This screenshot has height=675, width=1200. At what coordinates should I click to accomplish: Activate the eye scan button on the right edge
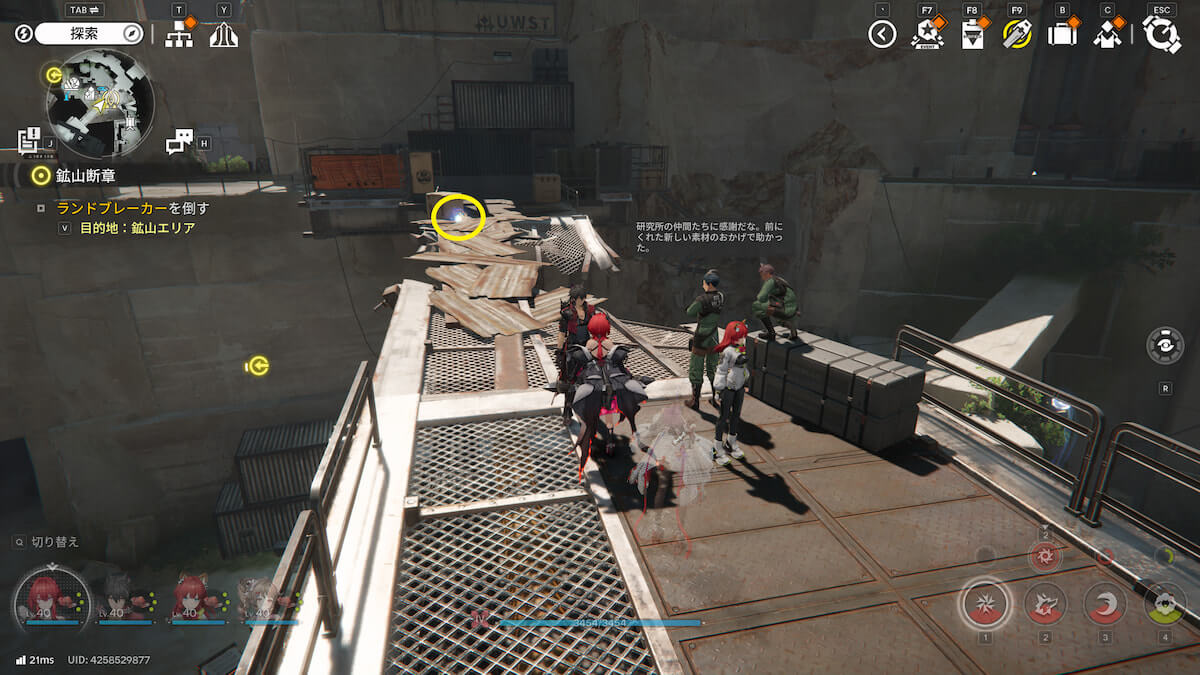pos(1165,345)
